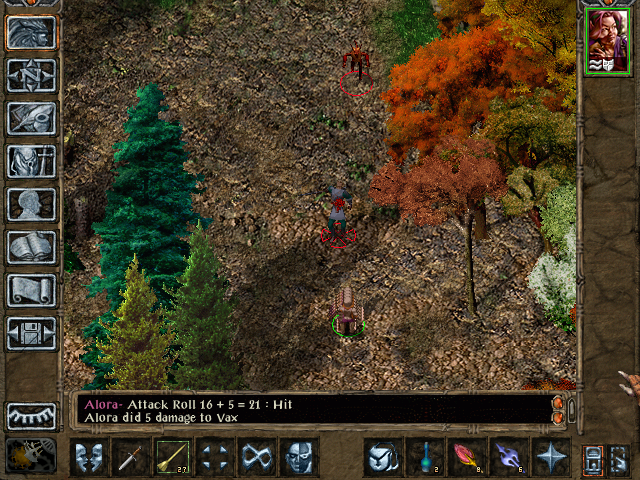Open the inventory screen

coord(31,161)
